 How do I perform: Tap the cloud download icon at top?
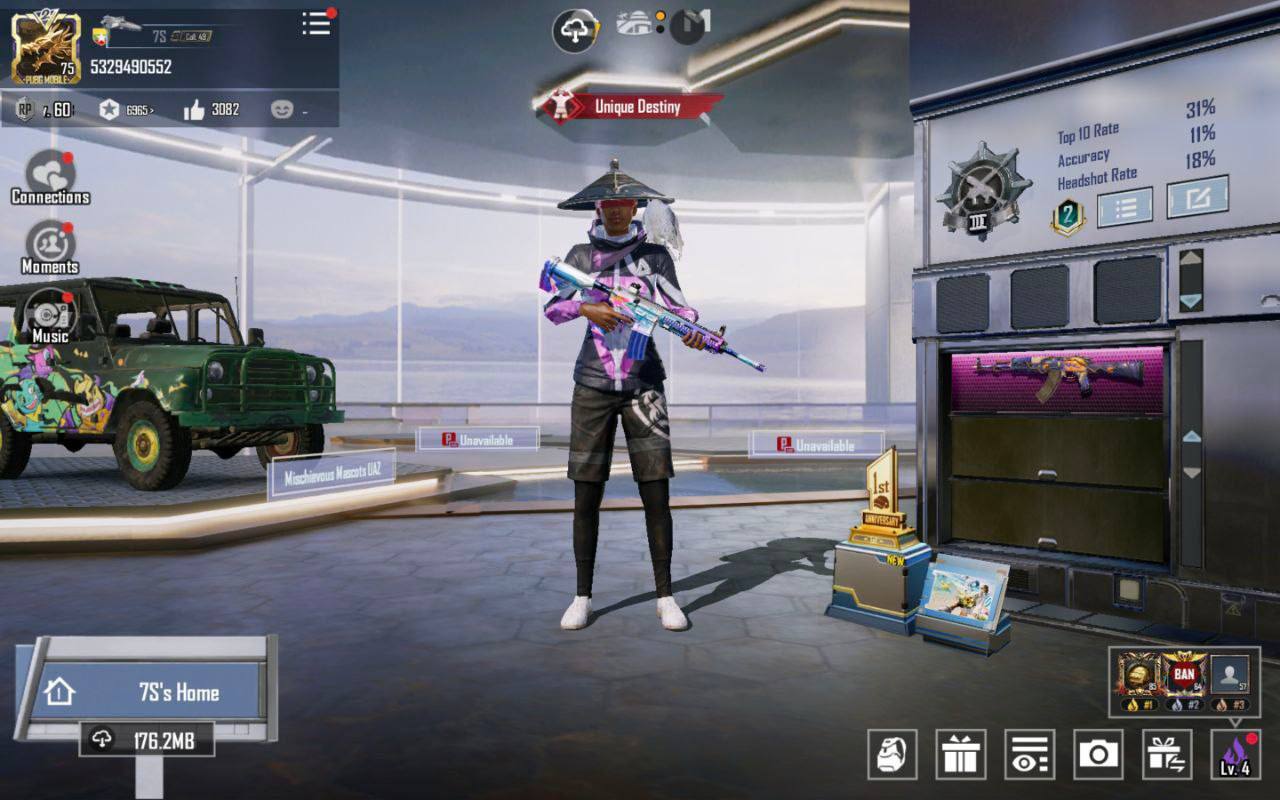click(575, 31)
